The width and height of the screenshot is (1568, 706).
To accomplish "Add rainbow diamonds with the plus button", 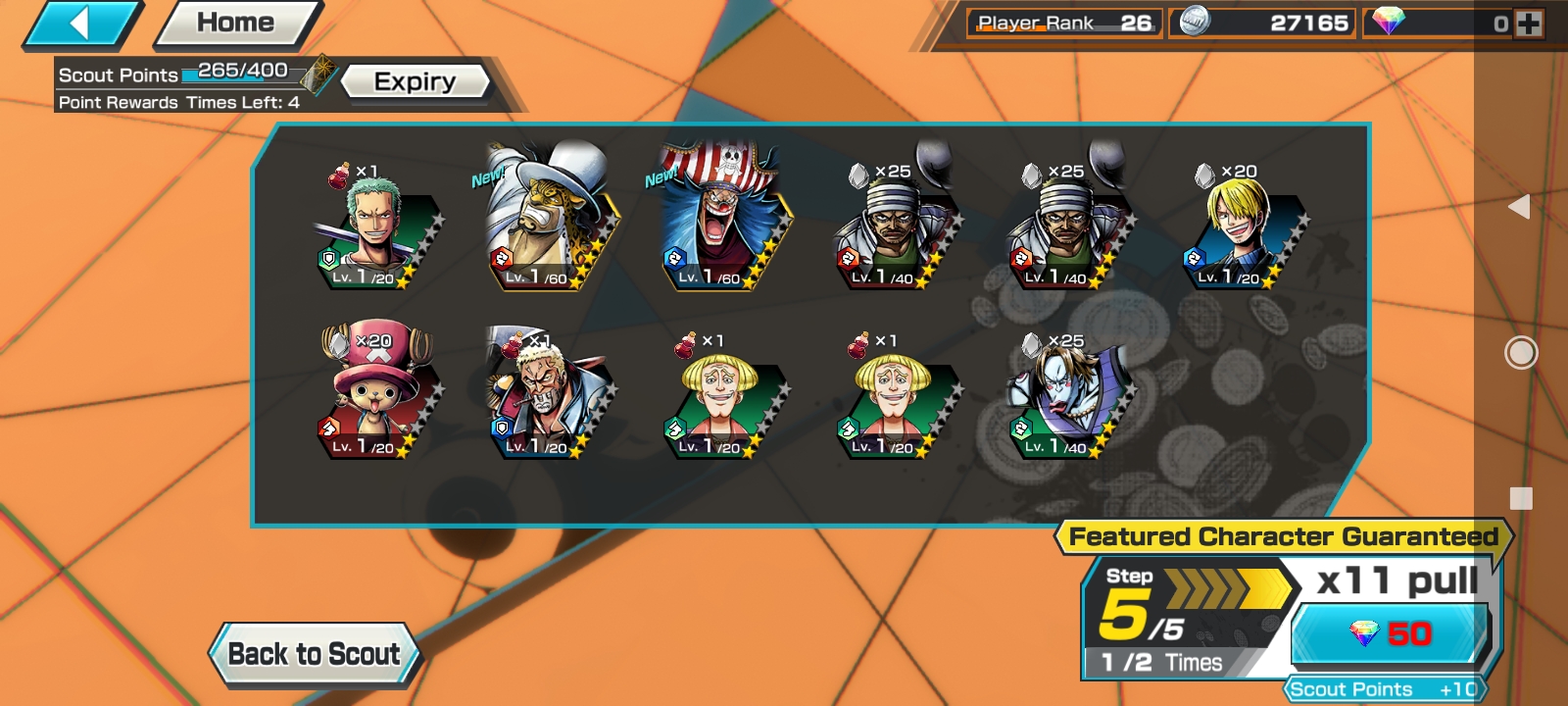I will point(1529,24).
